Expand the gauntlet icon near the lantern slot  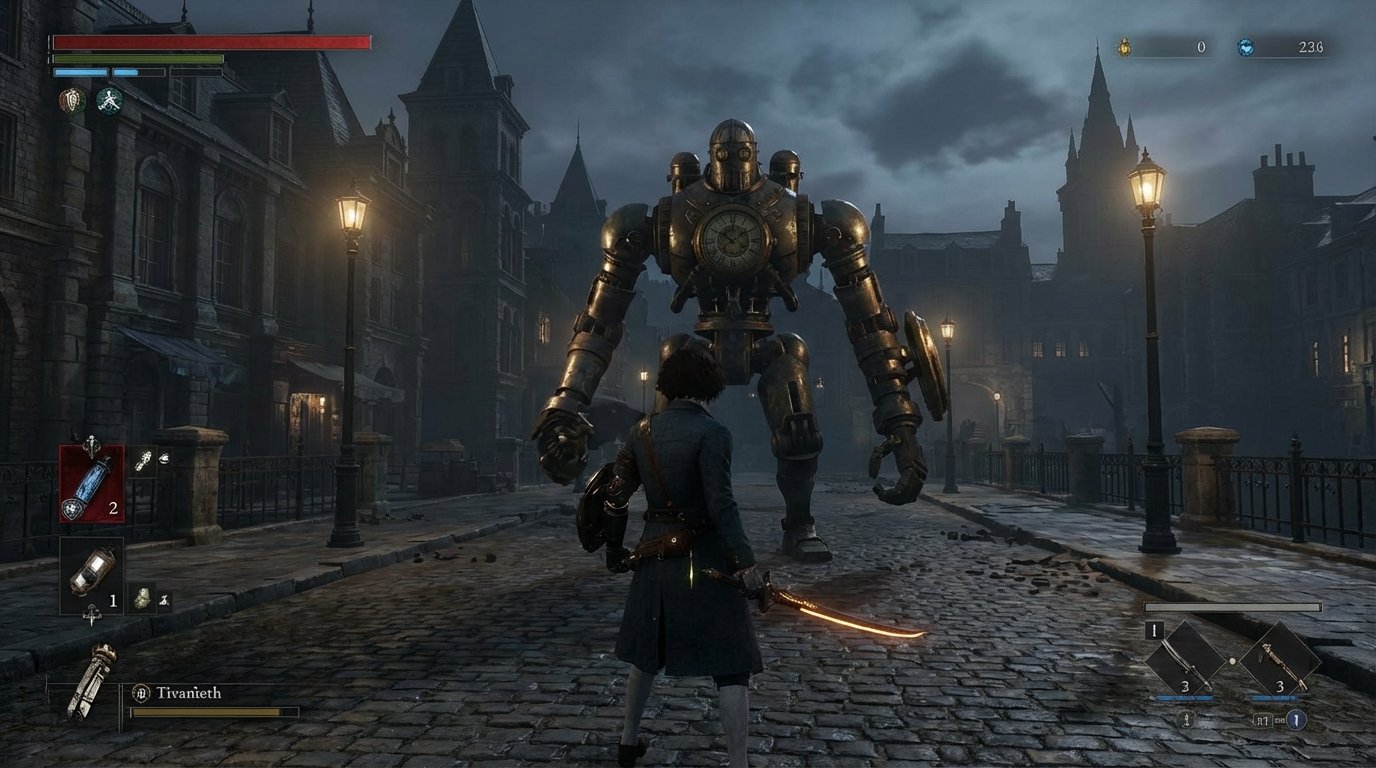[x=141, y=597]
